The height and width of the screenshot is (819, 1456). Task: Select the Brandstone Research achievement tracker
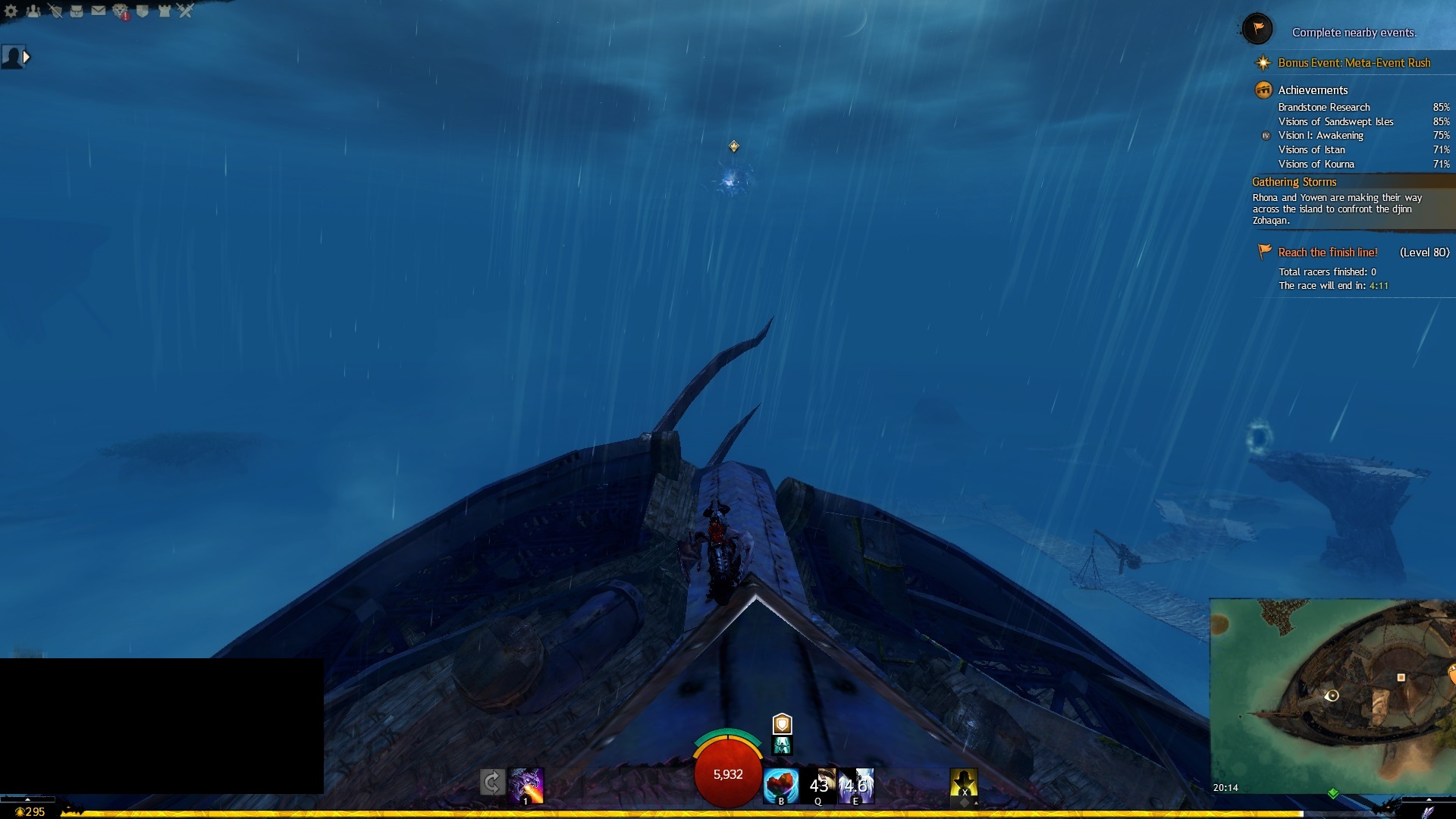click(1323, 108)
